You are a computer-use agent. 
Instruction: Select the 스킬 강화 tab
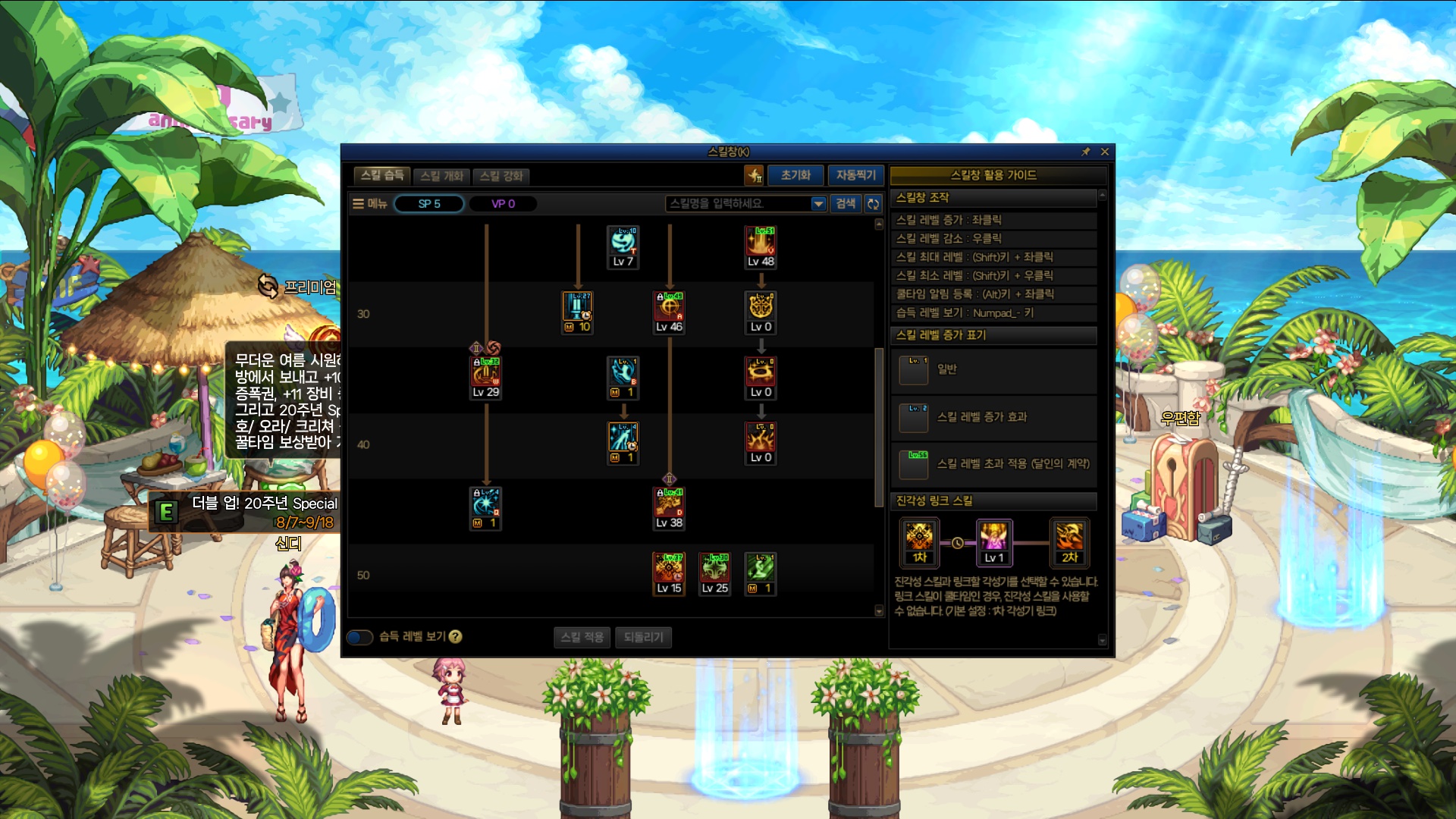coord(501,176)
